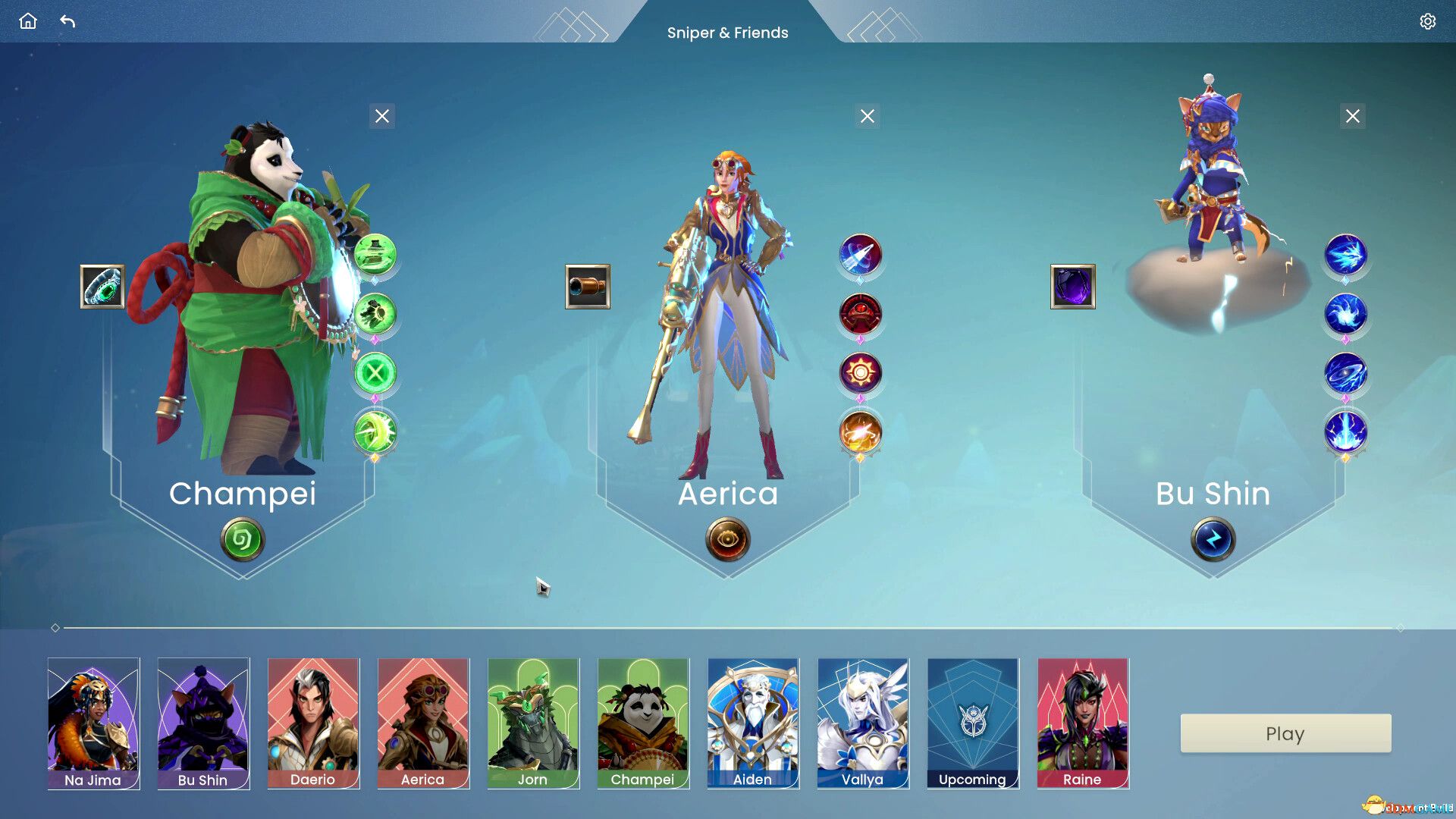Switch to the Sniper & Friends tab
The width and height of the screenshot is (1456, 819).
coord(728,33)
